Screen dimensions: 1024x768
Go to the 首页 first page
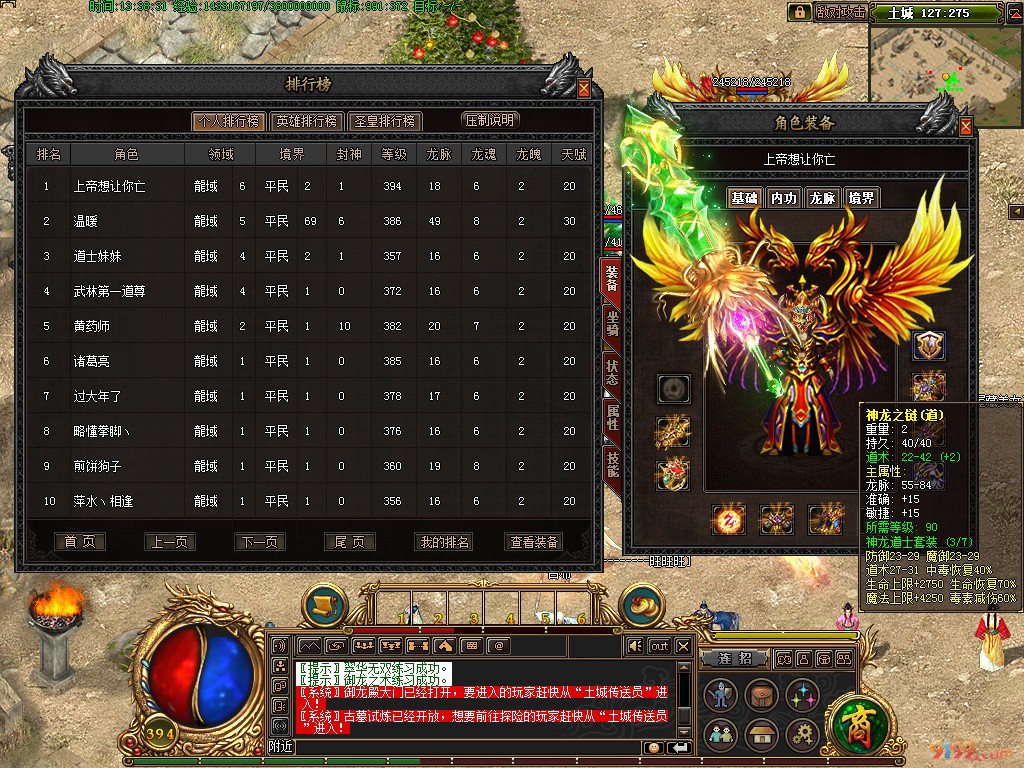point(79,542)
